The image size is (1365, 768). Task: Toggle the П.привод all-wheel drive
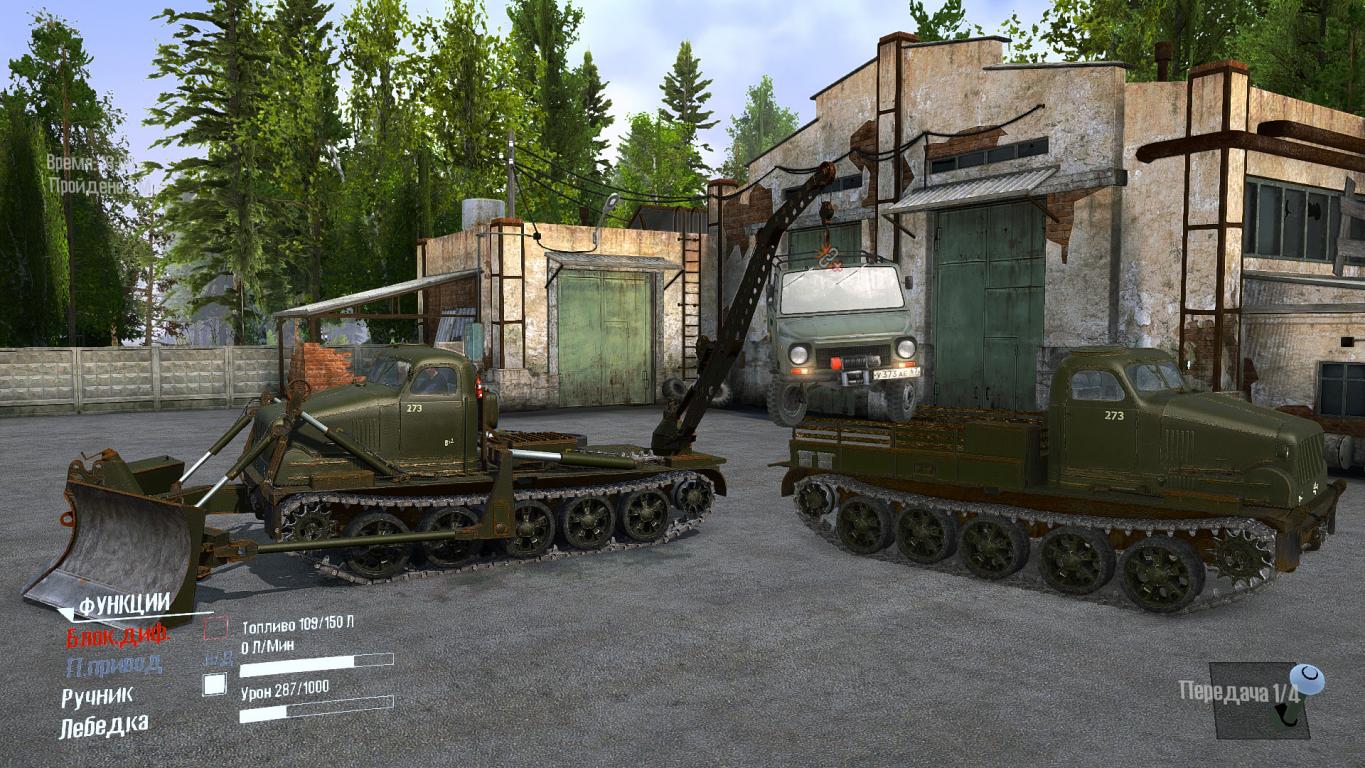pyautogui.click(x=113, y=665)
